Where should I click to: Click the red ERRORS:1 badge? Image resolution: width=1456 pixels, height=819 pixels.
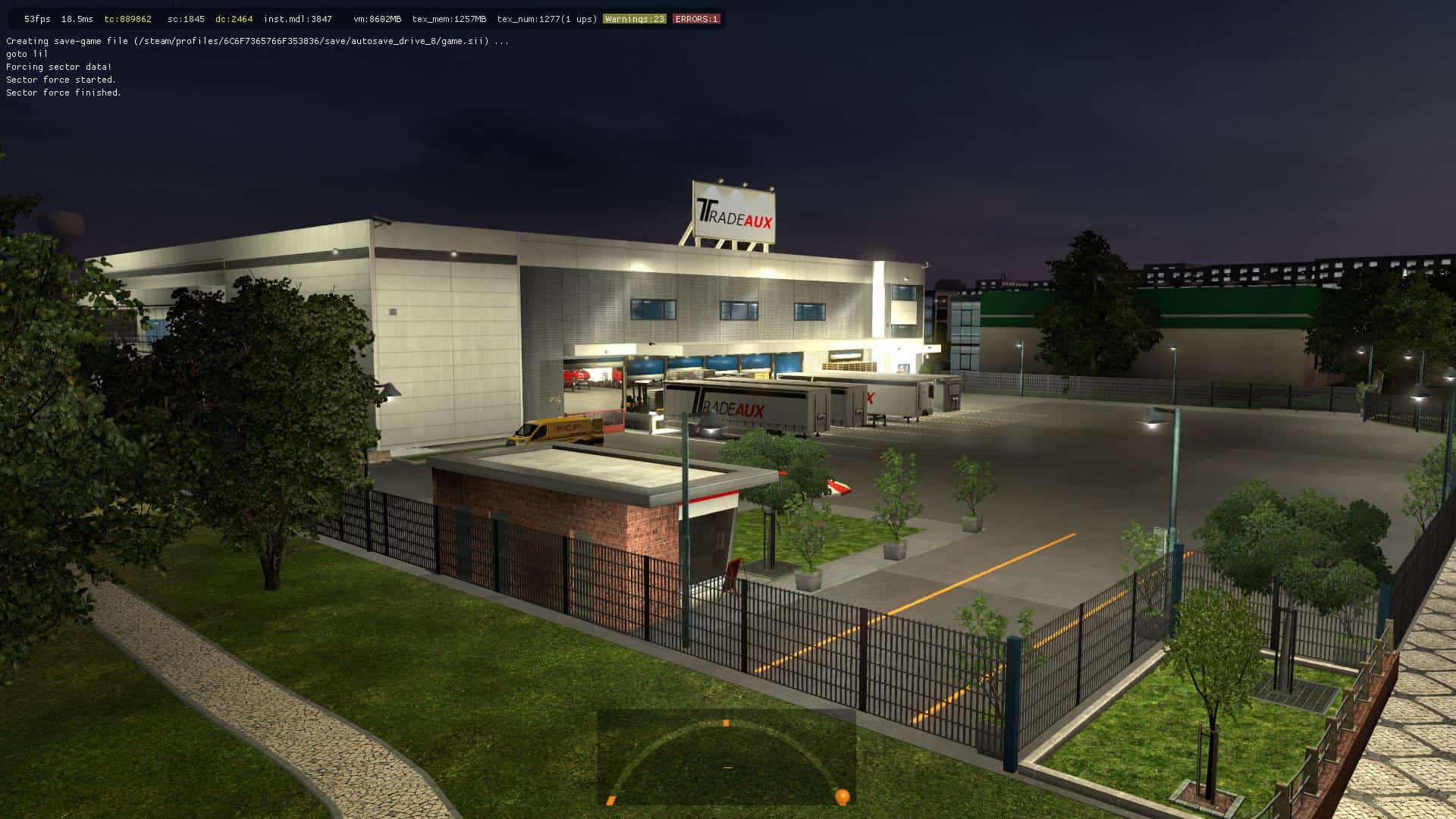[x=696, y=19]
